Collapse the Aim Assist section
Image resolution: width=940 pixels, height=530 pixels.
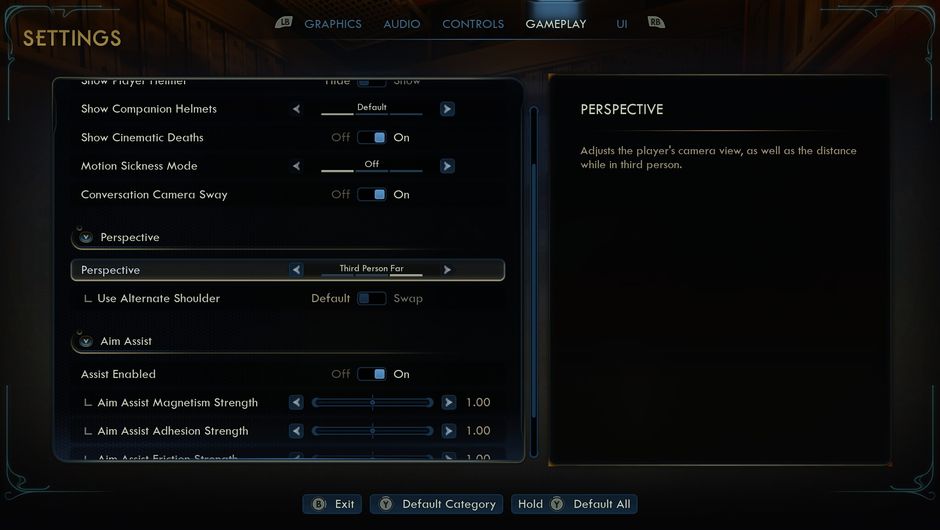(86, 342)
